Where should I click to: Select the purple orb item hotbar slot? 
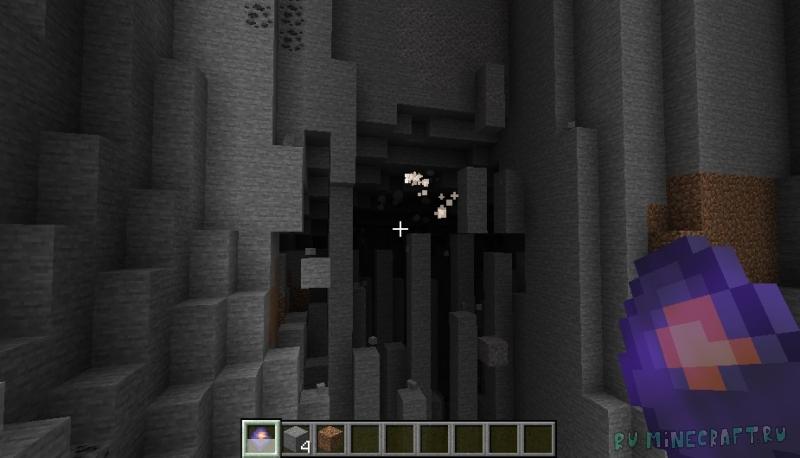tap(262, 438)
